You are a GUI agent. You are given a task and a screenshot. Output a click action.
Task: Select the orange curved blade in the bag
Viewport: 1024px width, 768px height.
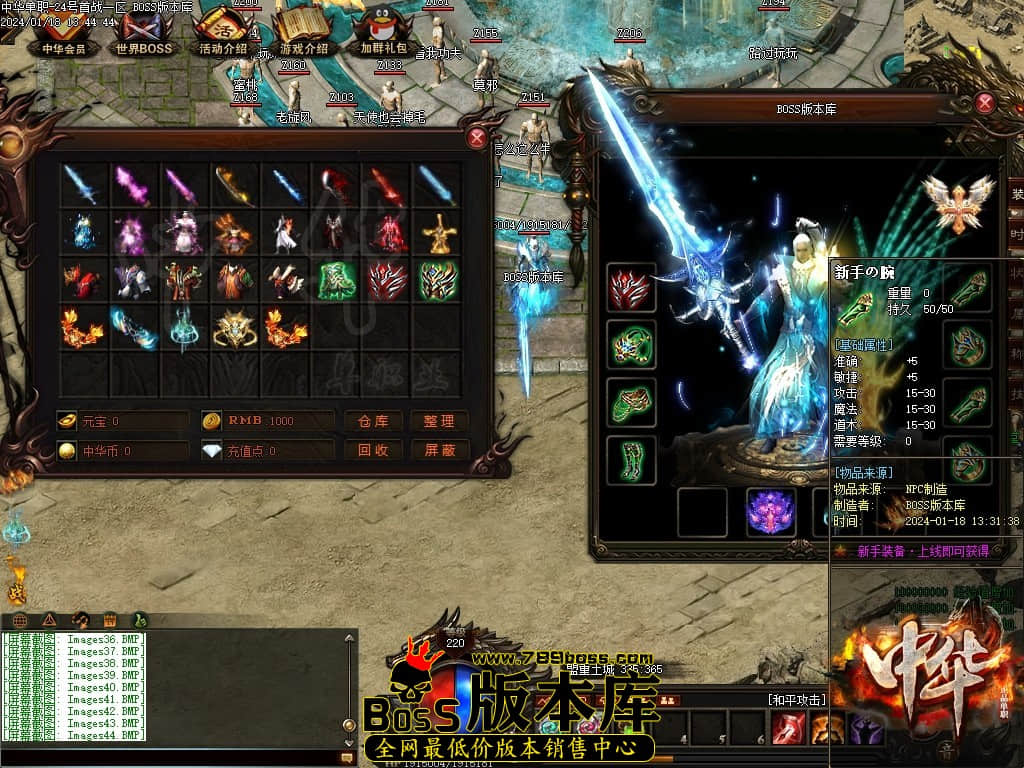click(x=235, y=186)
